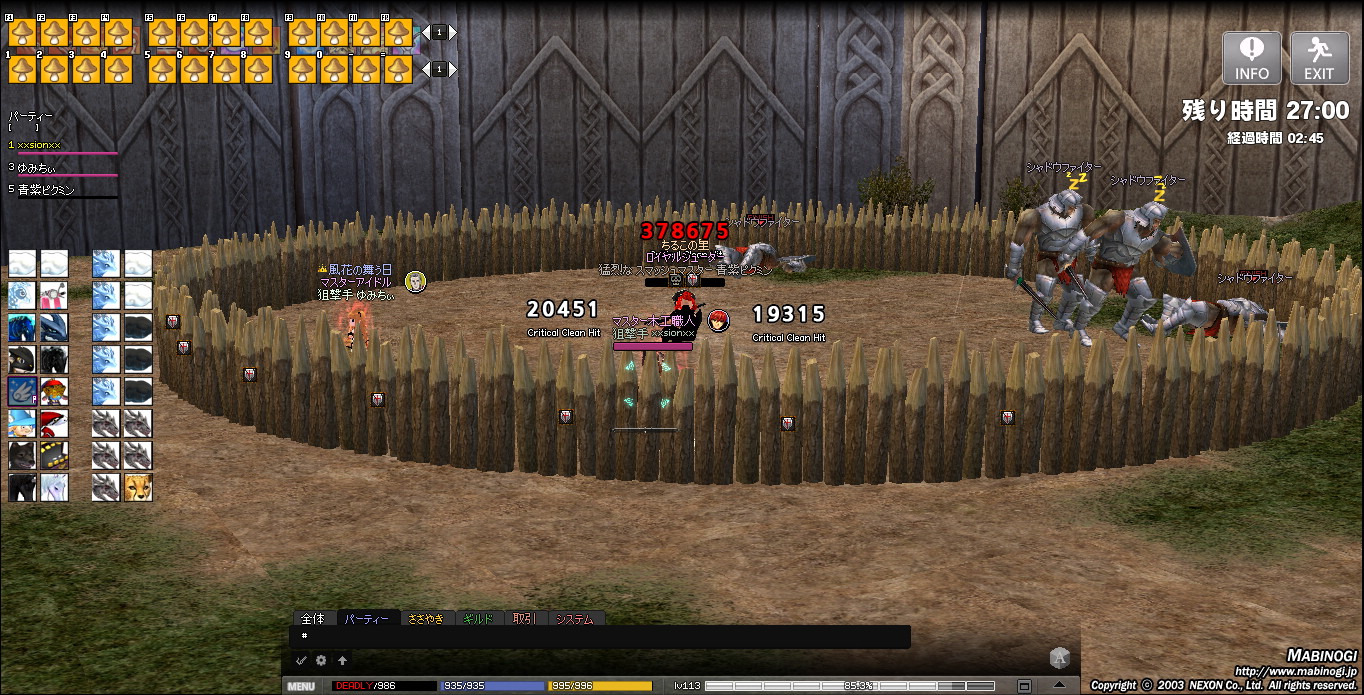Select the pink scooter pet icon
The width and height of the screenshot is (1364, 695).
(x=54, y=295)
